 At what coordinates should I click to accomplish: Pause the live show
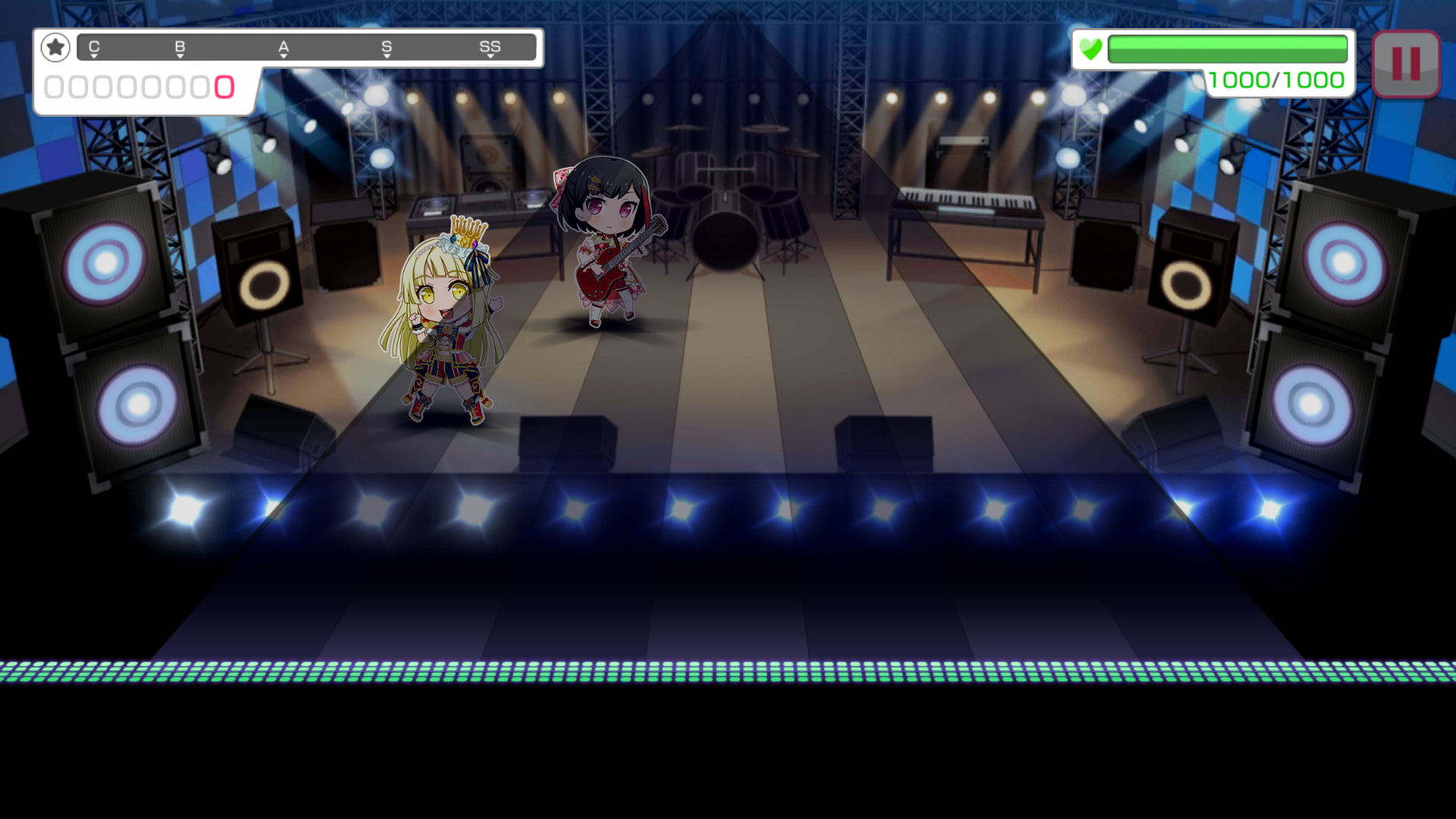[1405, 64]
